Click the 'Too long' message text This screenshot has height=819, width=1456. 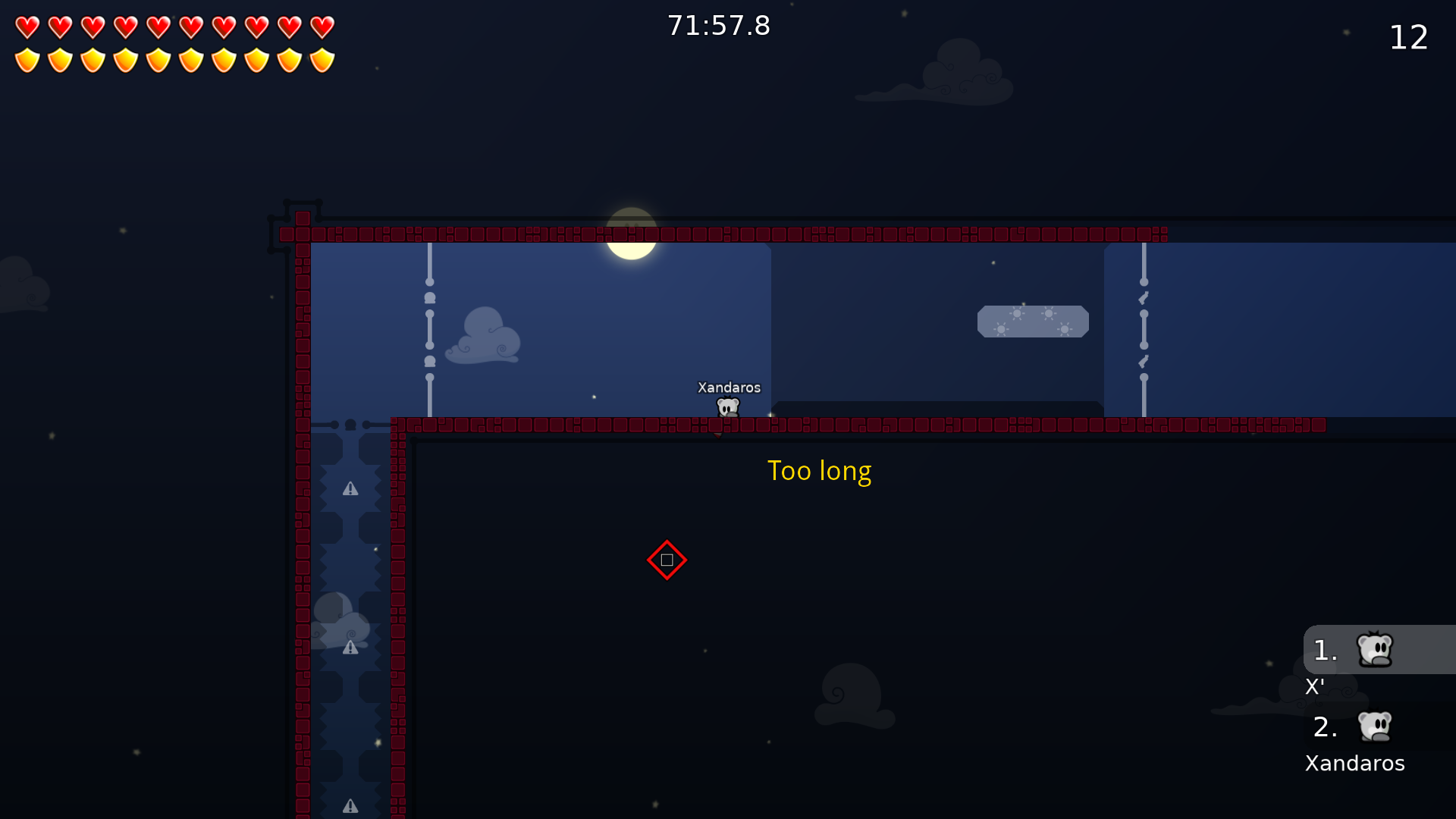coord(820,471)
